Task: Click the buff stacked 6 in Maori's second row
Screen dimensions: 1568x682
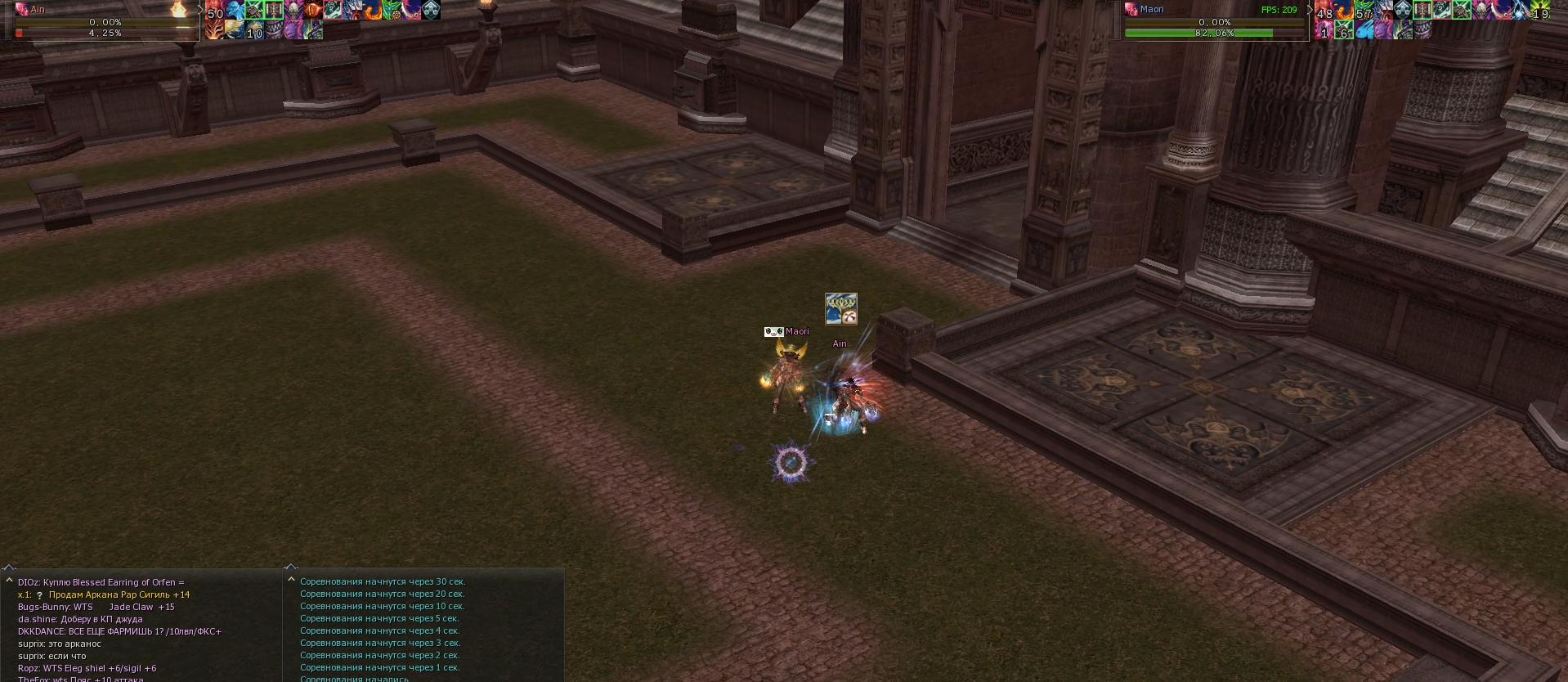Action: [x=1344, y=31]
